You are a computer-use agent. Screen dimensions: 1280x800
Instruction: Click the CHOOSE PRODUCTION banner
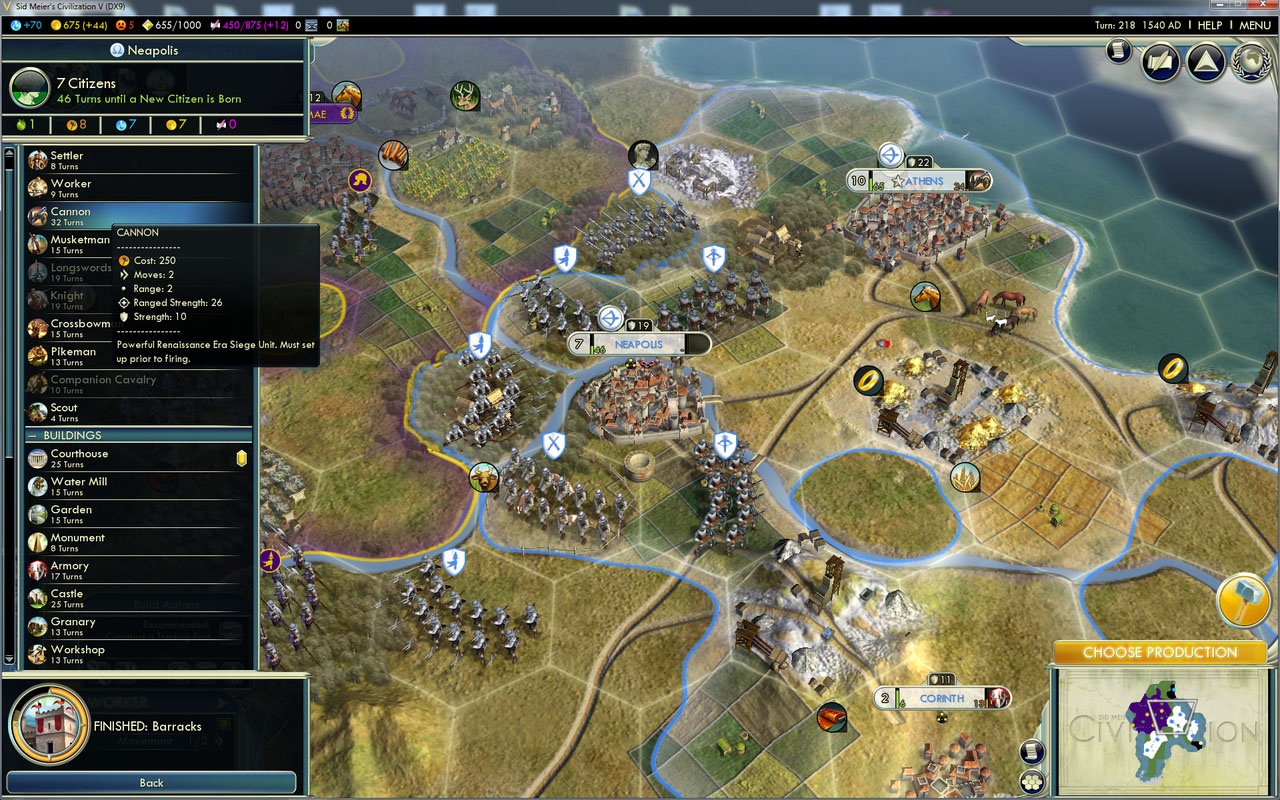pyautogui.click(x=1161, y=652)
